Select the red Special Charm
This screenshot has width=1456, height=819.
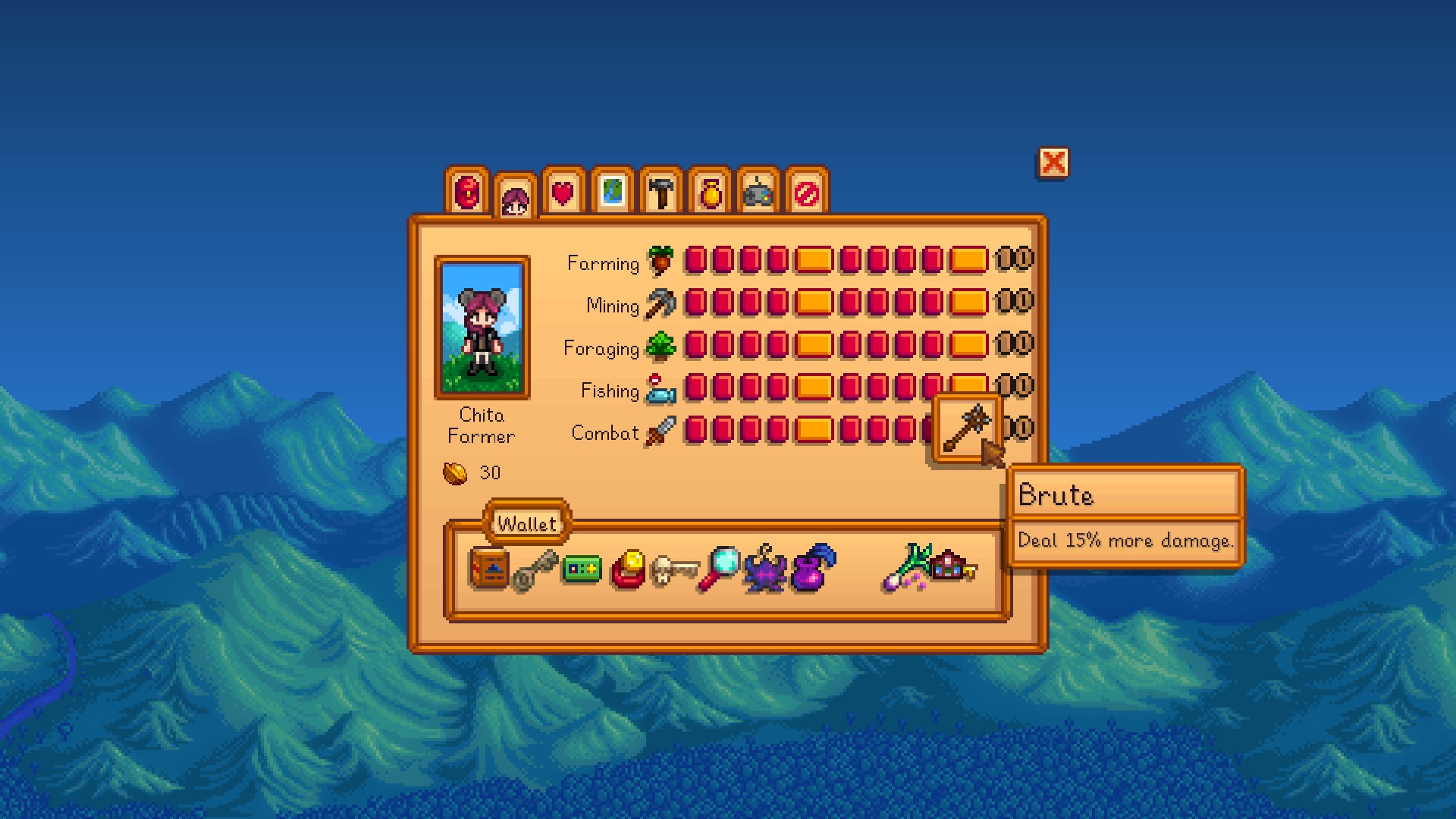point(628,570)
